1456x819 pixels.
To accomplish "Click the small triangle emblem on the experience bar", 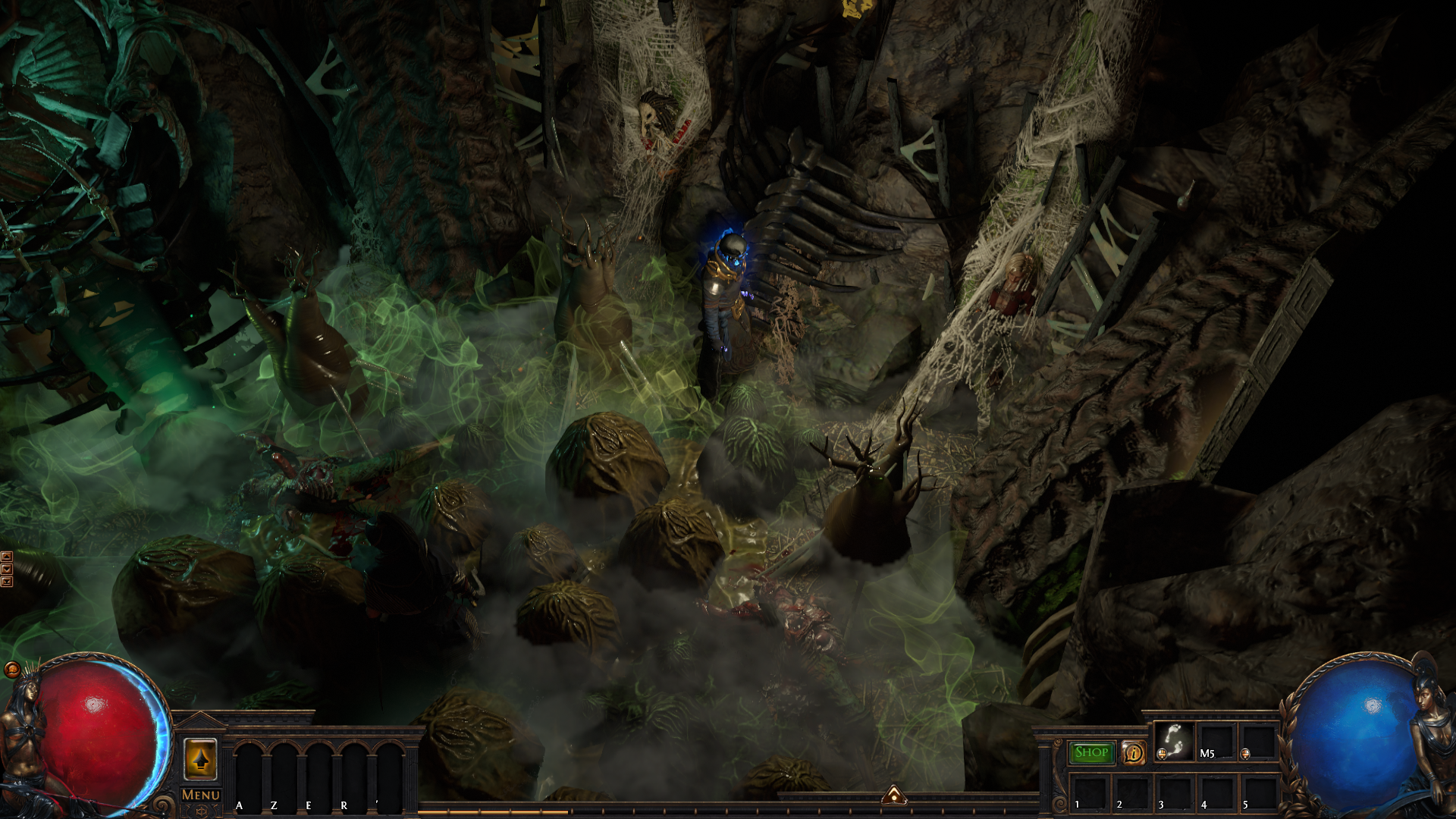I will pos(894,795).
